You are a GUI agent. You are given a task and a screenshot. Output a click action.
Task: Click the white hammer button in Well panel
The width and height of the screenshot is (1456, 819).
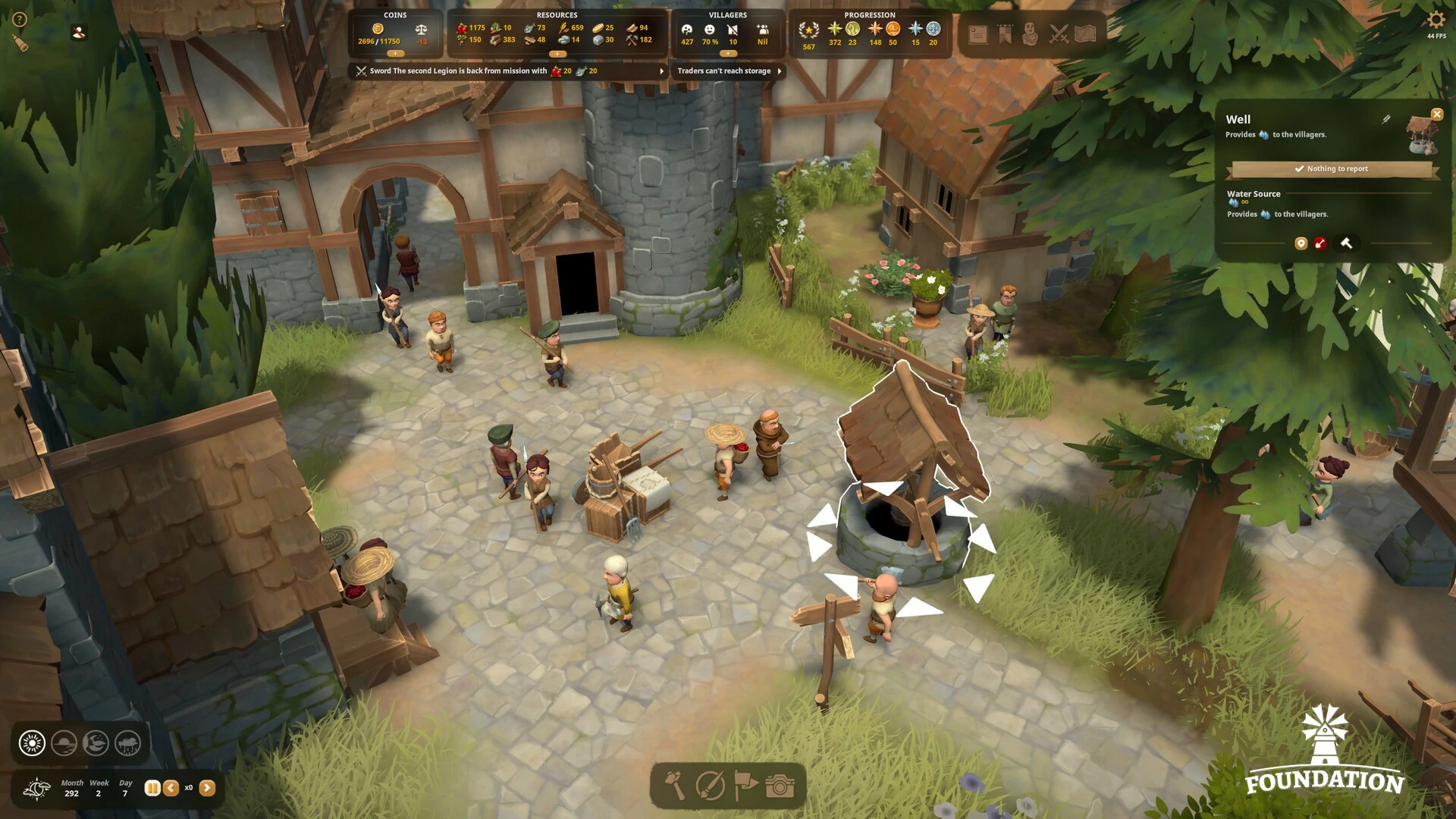tap(1346, 243)
